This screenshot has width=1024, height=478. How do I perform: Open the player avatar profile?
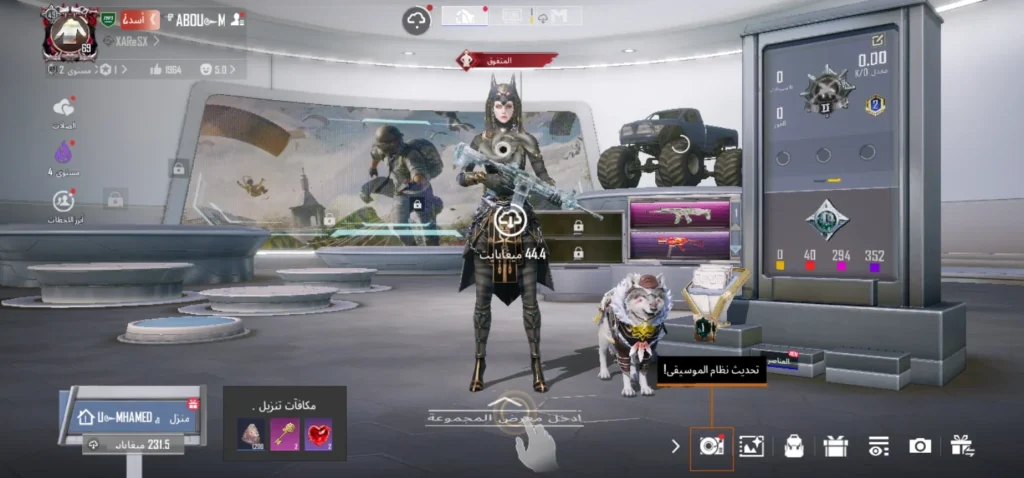(x=69, y=31)
